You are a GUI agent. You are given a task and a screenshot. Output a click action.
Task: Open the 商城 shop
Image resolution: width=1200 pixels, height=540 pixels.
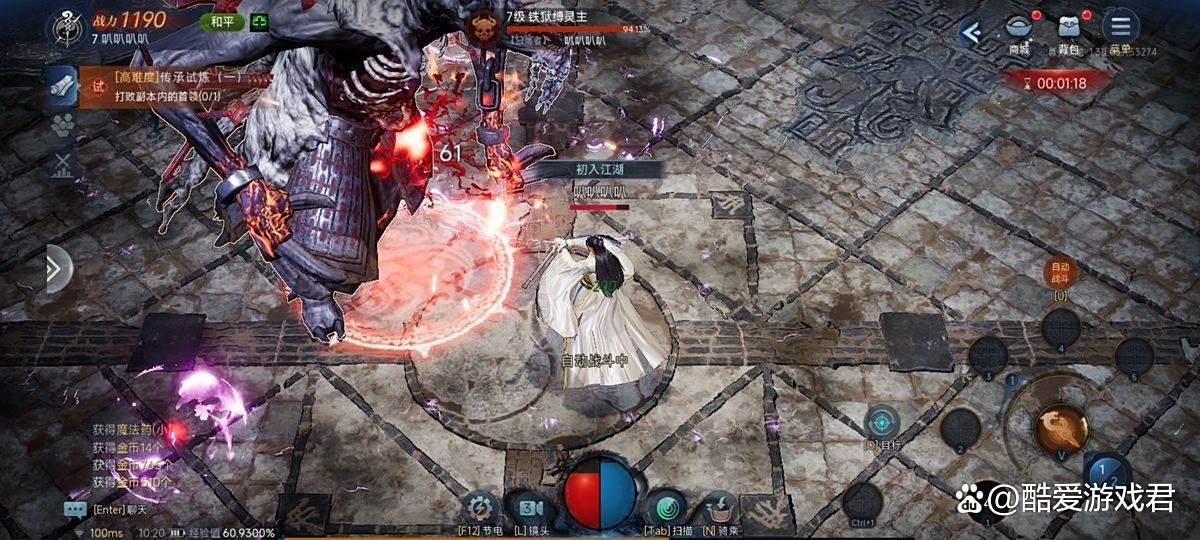coord(1019,31)
